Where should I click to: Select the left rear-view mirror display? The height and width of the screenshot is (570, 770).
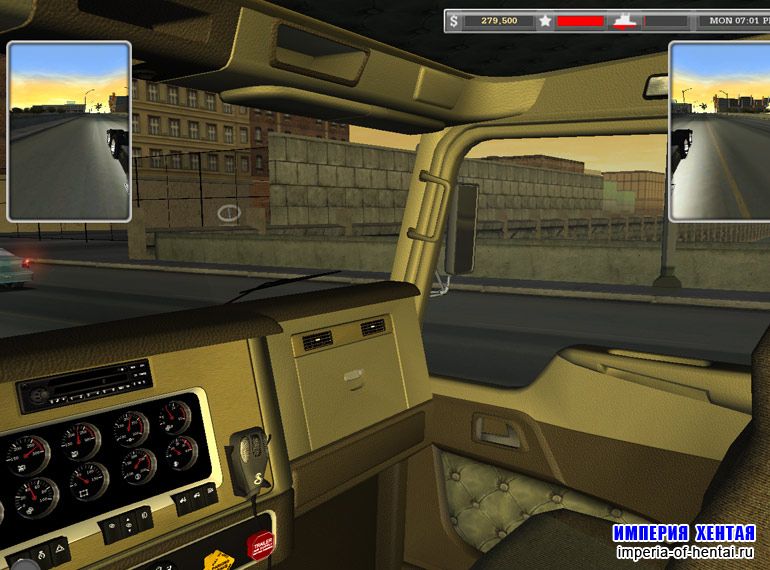point(69,131)
